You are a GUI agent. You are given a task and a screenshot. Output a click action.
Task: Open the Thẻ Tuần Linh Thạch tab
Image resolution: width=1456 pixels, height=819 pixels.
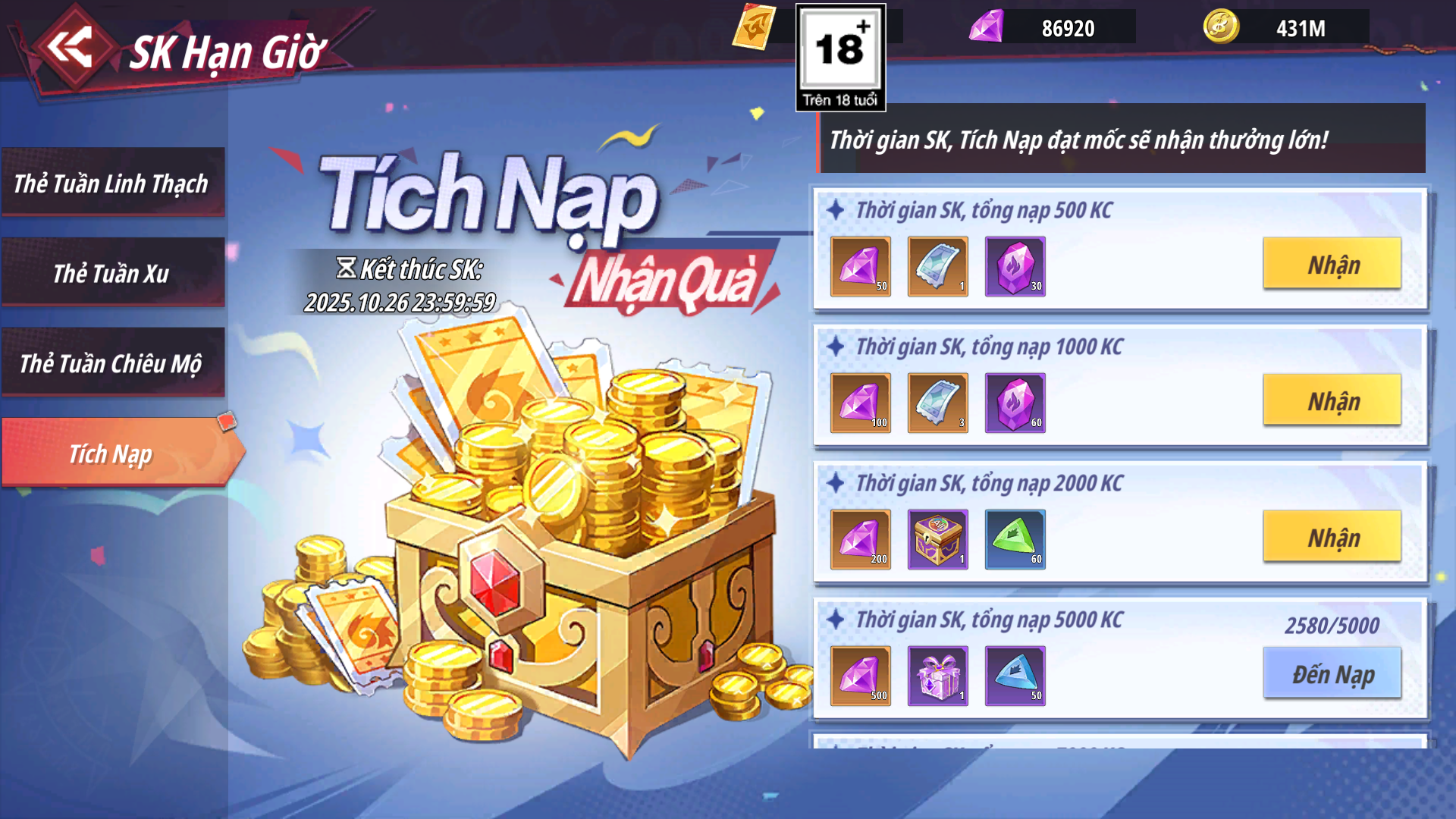(x=112, y=183)
